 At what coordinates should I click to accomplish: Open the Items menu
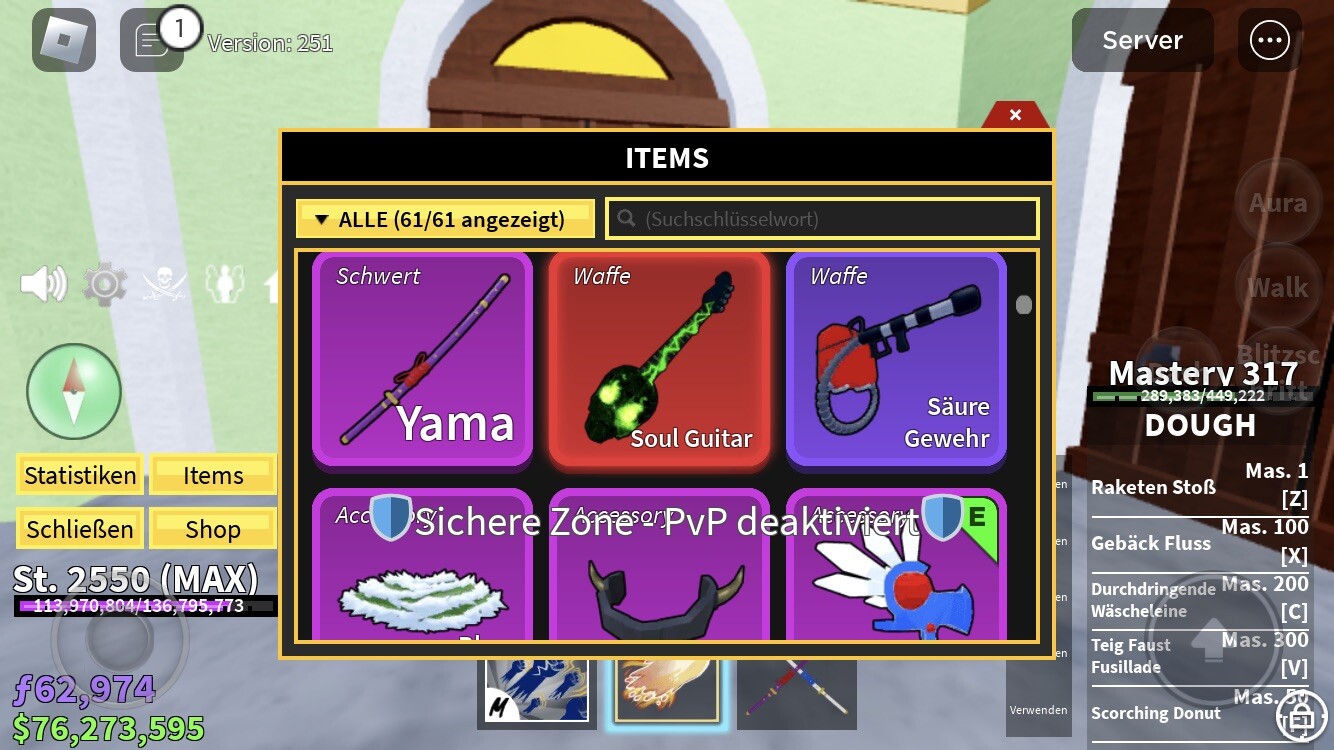point(213,476)
